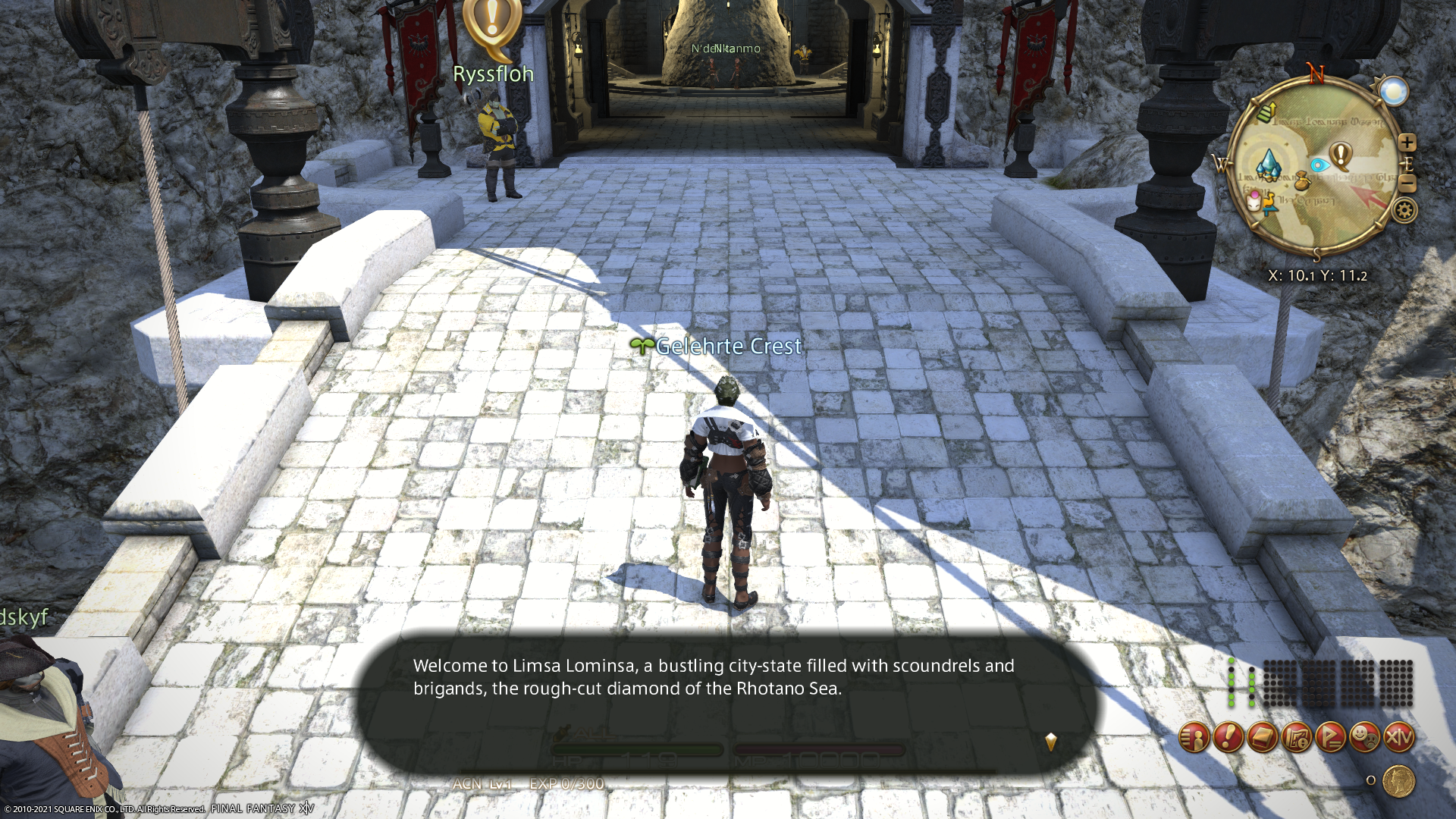The width and height of the screenshot is (1456, 819).
Task: Advance the Limsa Lominsa welcome dialogue
Action: [x=1050, y=741]
